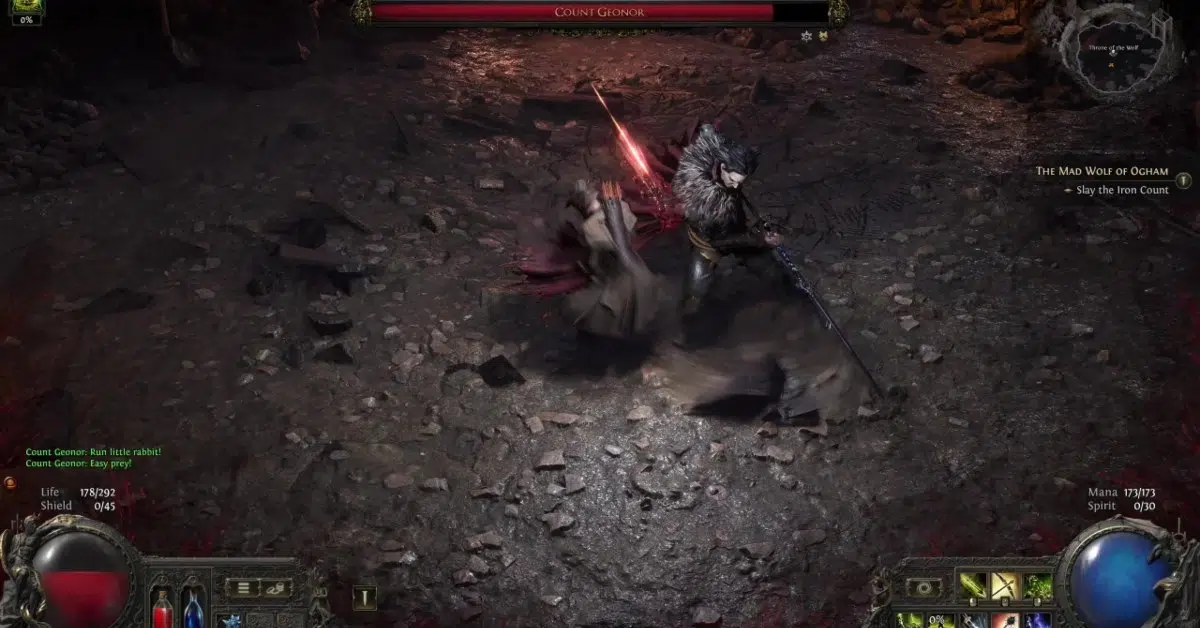Select The Mad Wolf of Ogham quest

[1102, 172]
